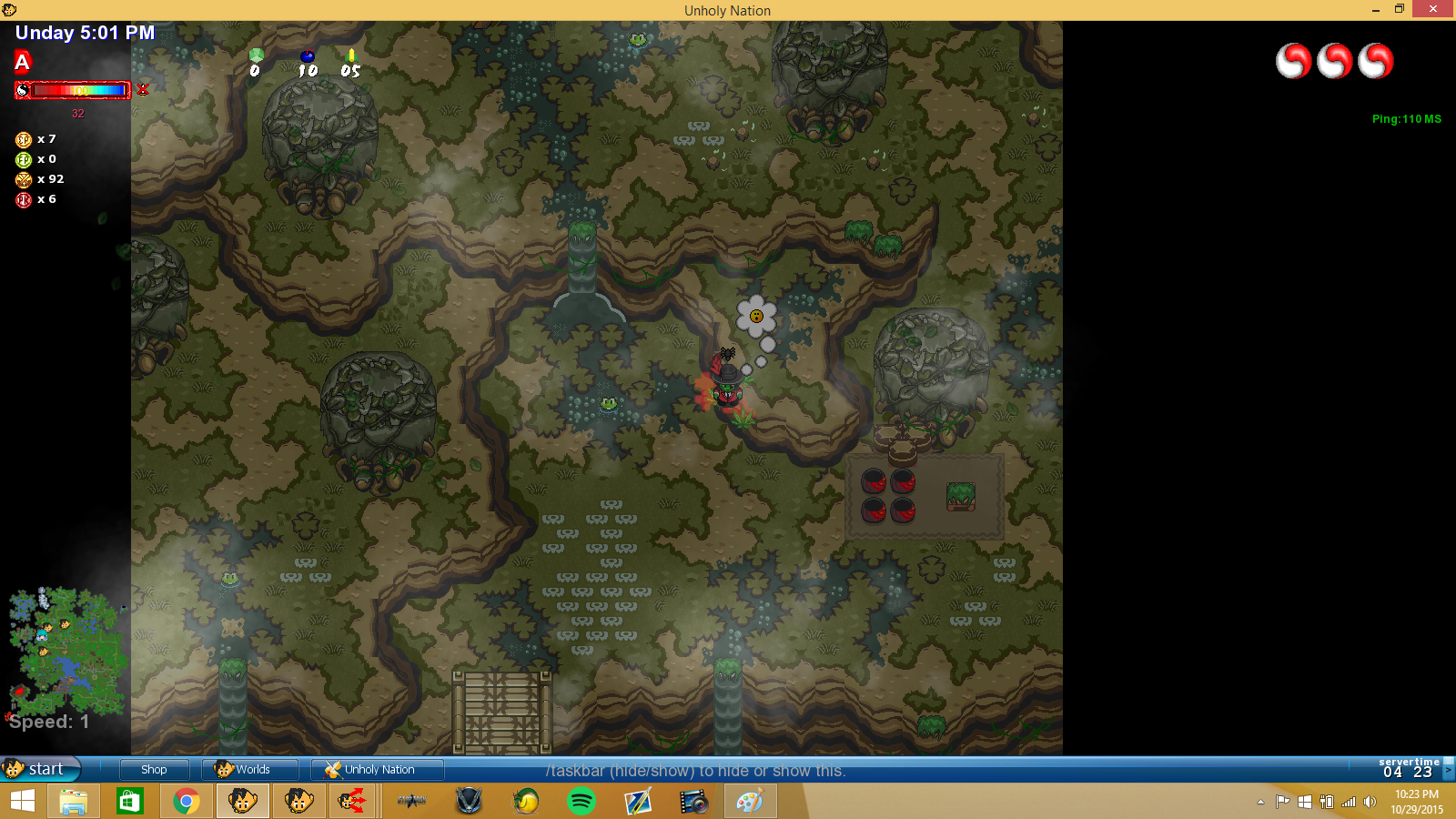Select the blue bomb item icon

click(308, 56)
